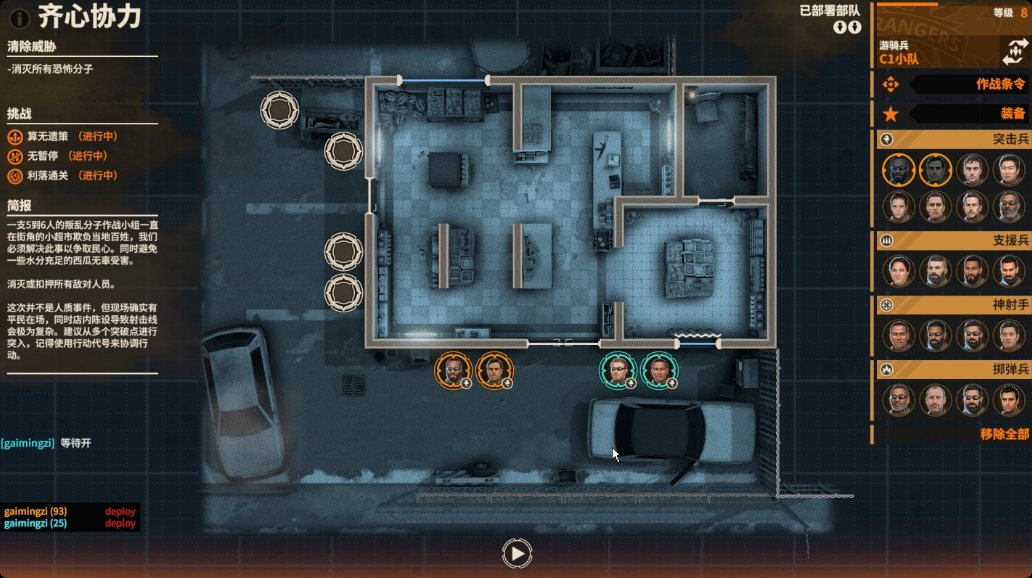Pick the first portrait under 神射手
The width and height of the screenshot is (1032, 578).
[897, 334]
